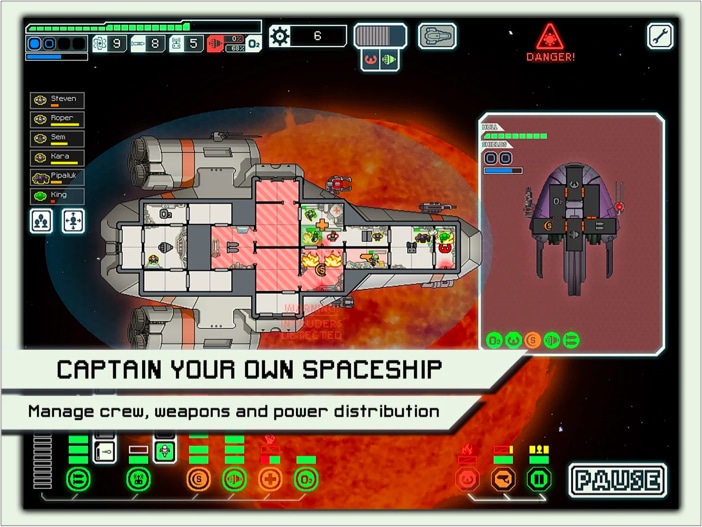Pause the game with the PAUSE button
702x527 pixels.
click(x=618, y=480)
